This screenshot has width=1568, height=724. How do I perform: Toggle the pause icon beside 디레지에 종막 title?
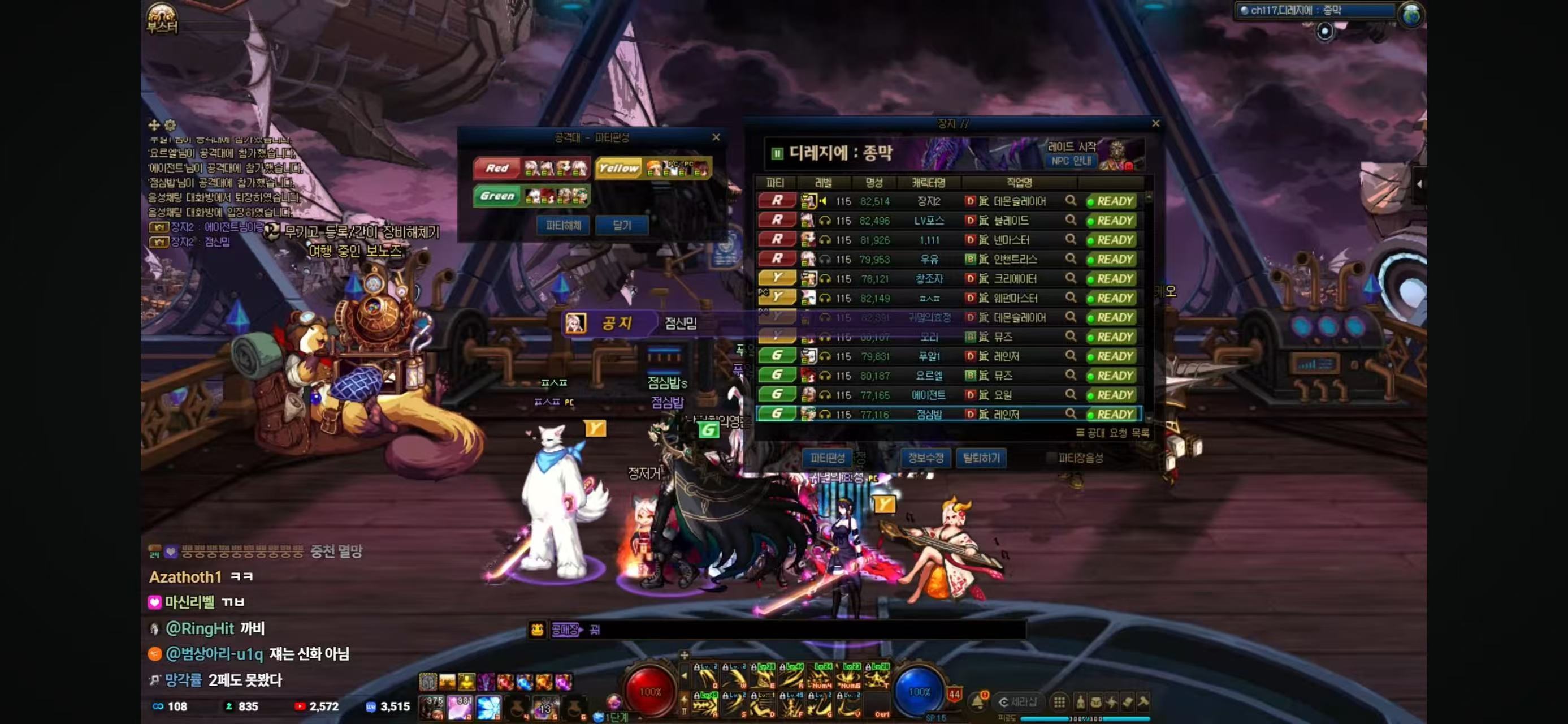(778, 153)
